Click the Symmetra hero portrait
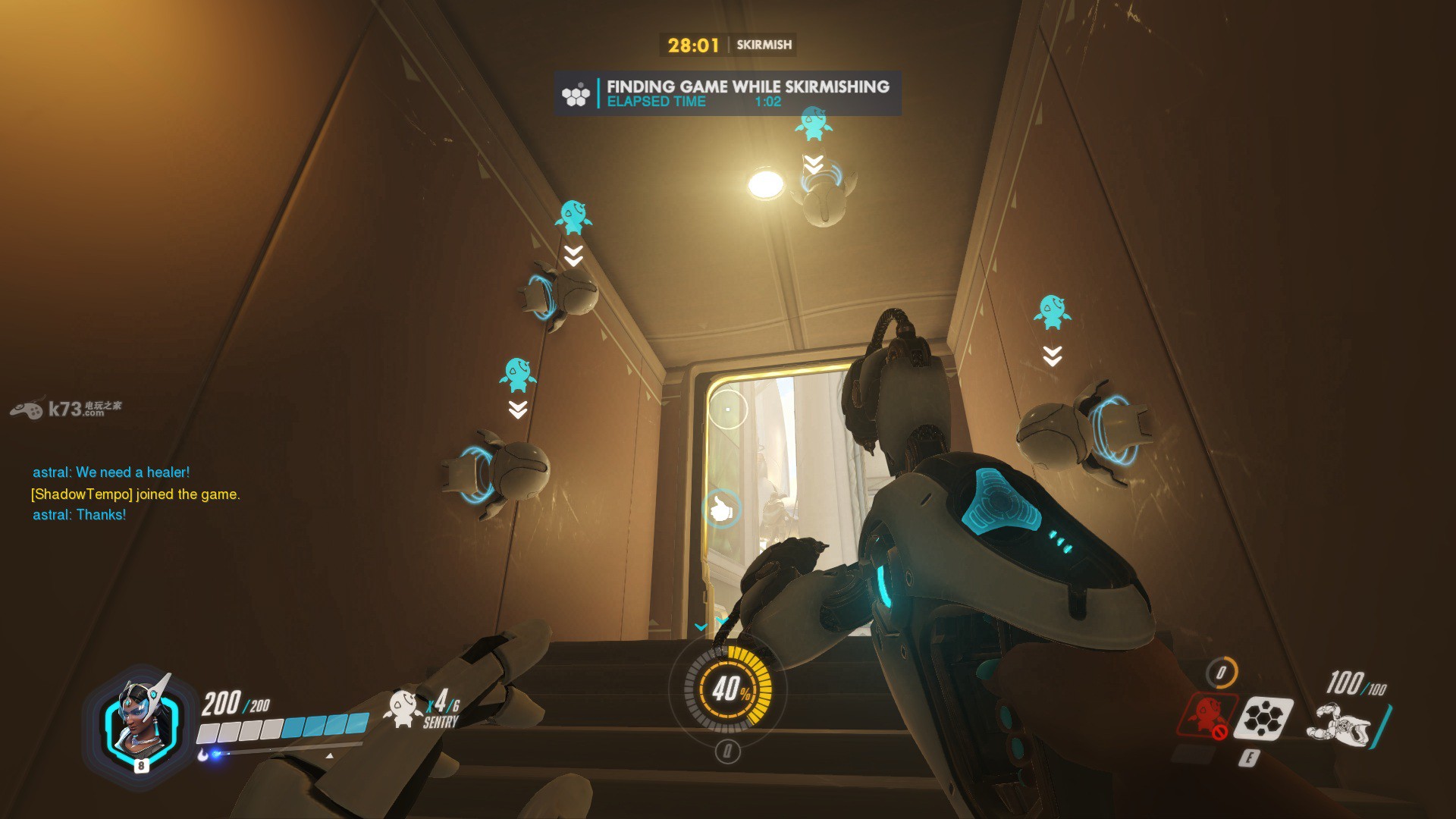 141,722
